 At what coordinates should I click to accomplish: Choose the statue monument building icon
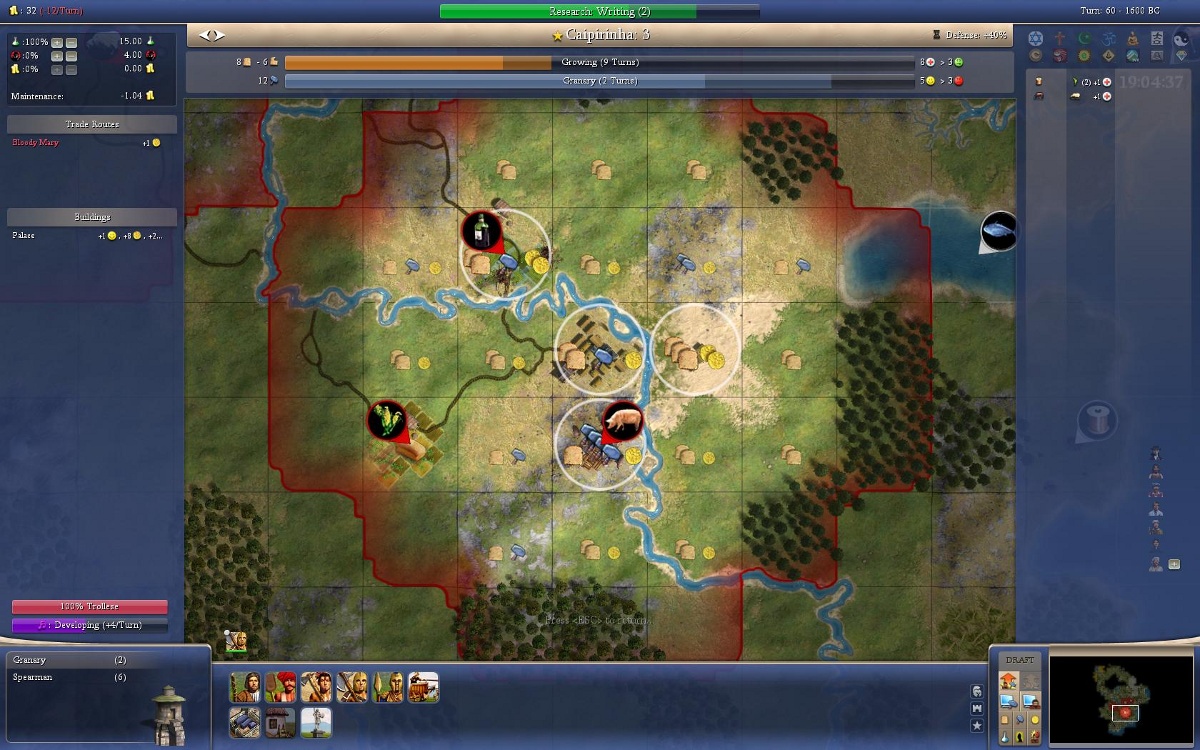[316, 721]
